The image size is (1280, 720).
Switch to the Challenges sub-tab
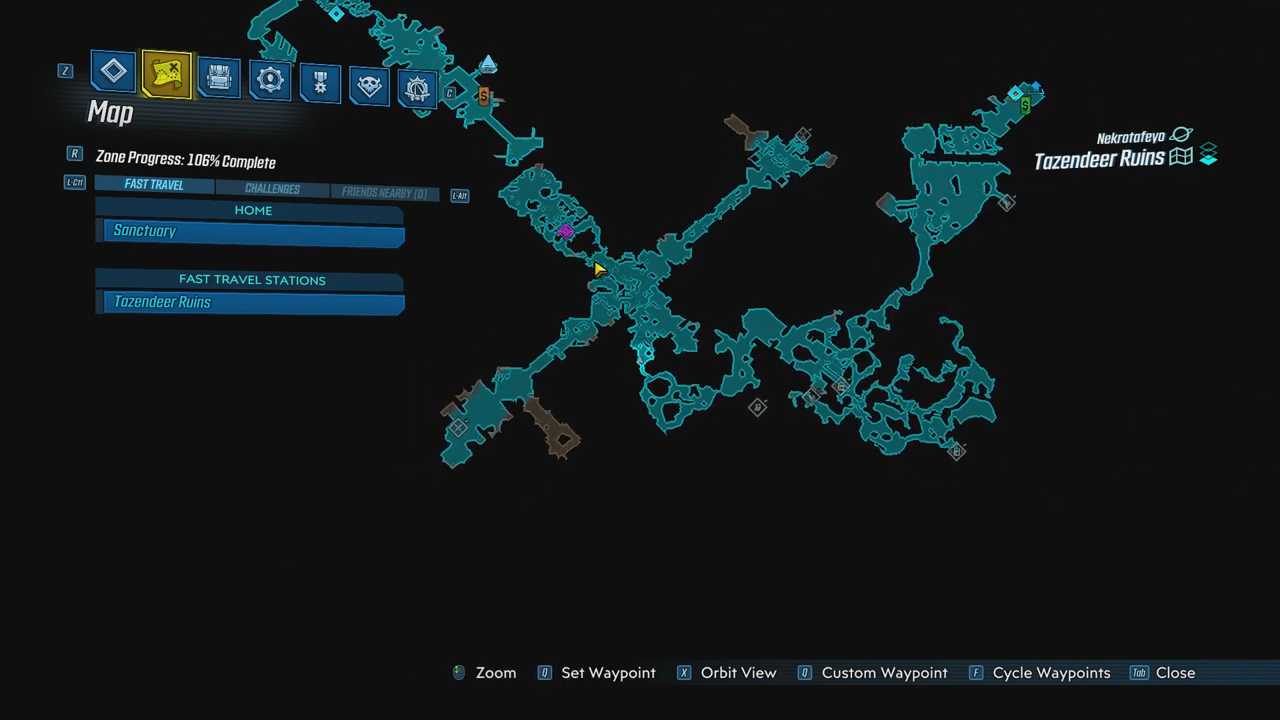[272, 189]
